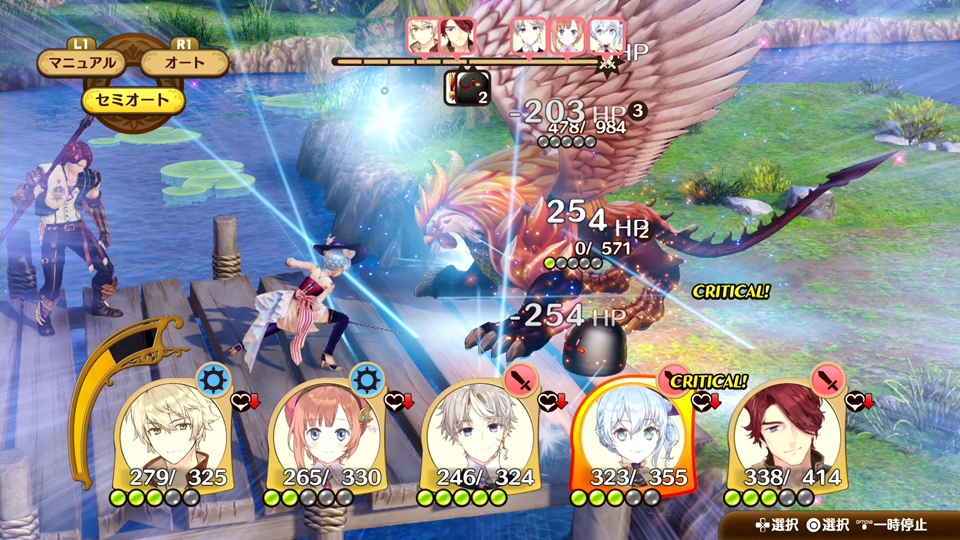Select the blue-haired girl's turn order portrait
The image size is (960, 540).
[606, 36]
